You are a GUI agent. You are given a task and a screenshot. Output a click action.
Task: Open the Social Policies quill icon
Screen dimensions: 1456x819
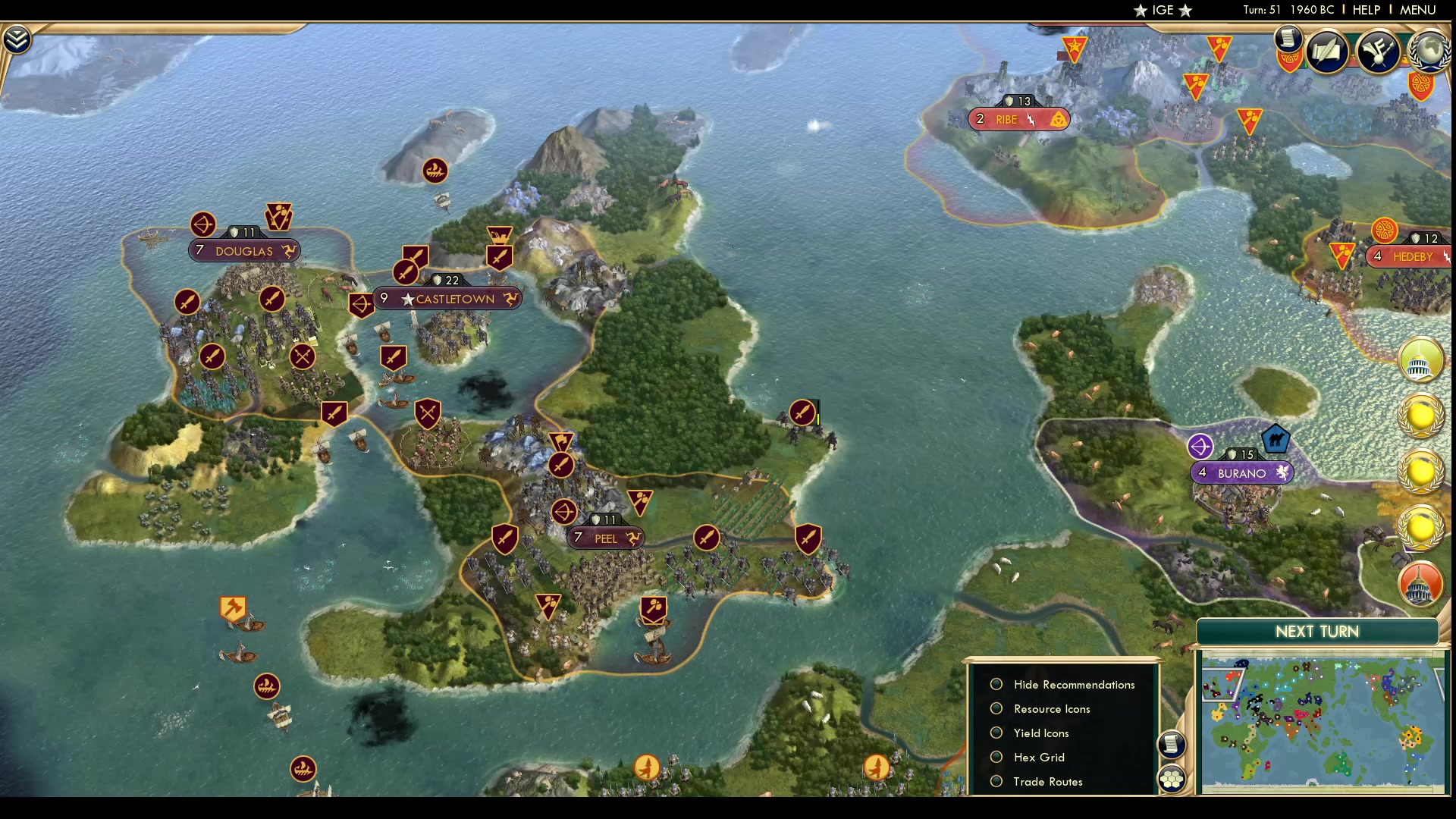click(x=1329, y=52)
